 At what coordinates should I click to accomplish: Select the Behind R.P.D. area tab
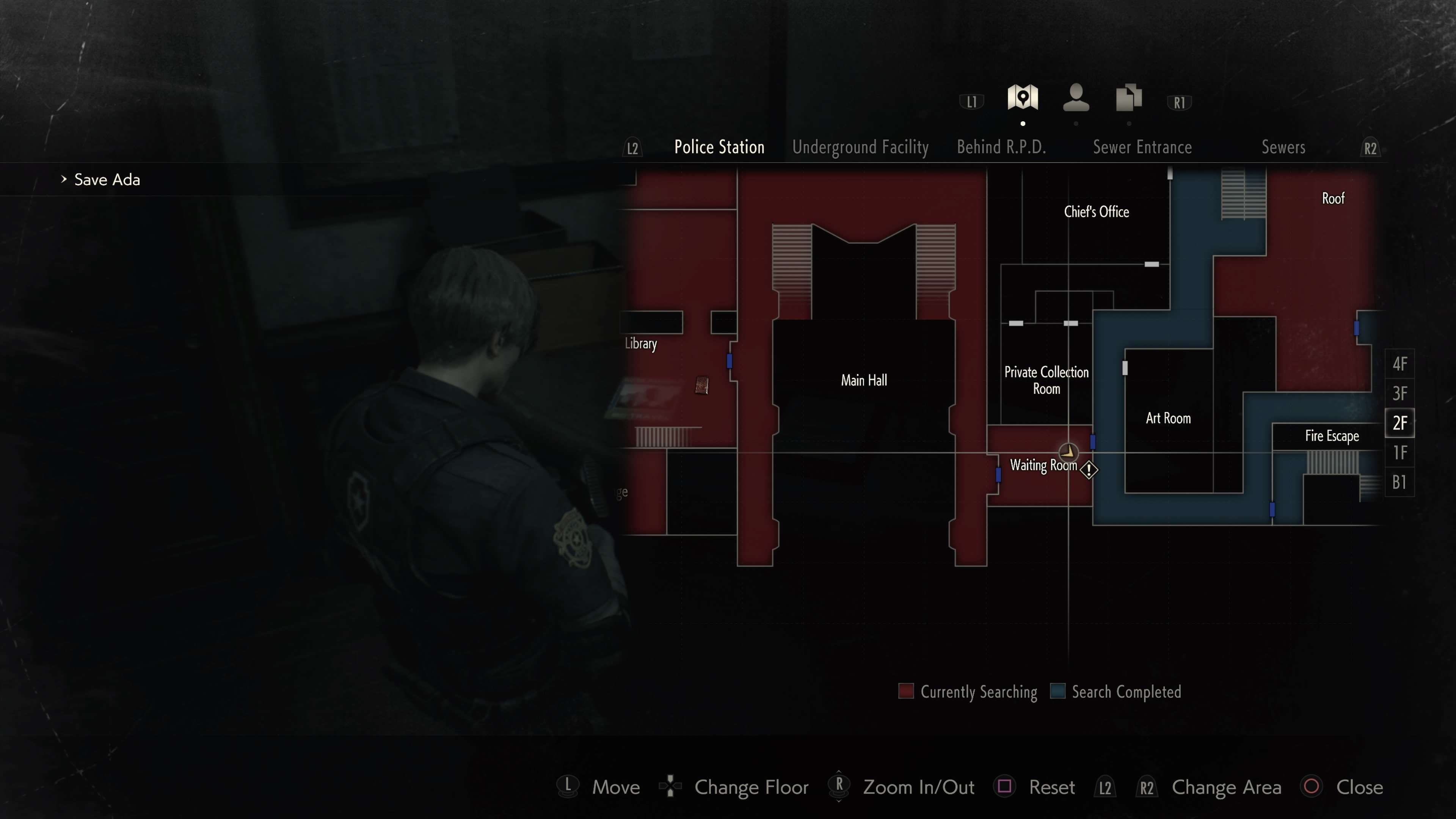(x=1001, y=147)
